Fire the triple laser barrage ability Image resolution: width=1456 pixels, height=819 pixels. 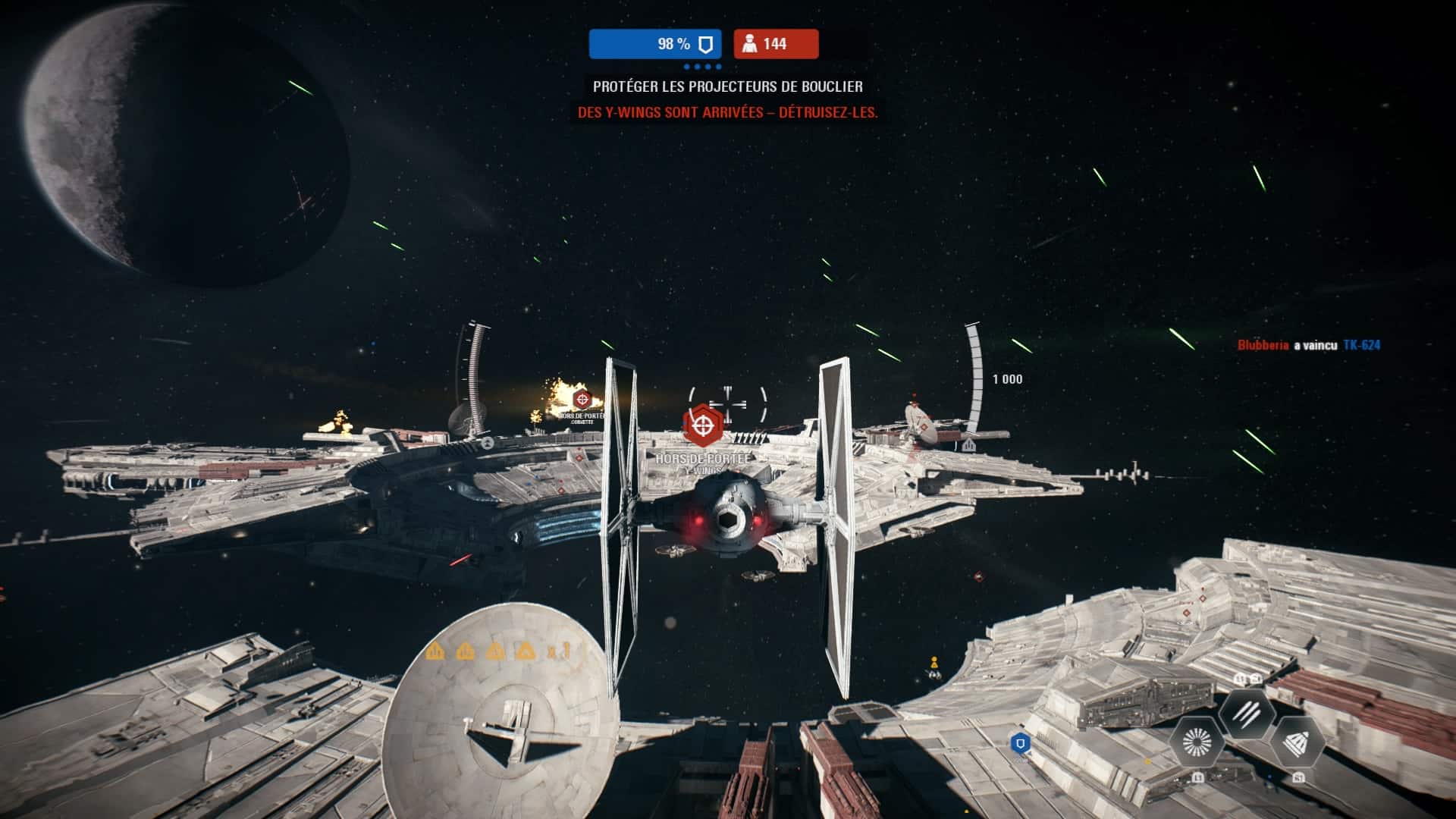tap(1247, 713)
